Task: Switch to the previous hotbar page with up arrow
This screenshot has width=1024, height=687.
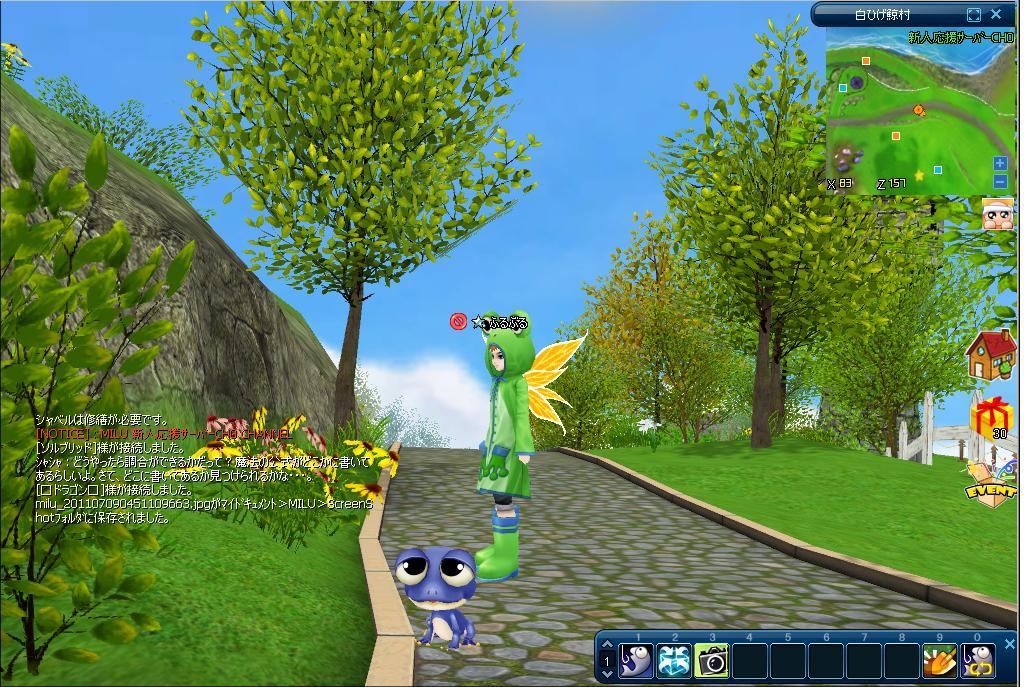Action: pos(606,646)
